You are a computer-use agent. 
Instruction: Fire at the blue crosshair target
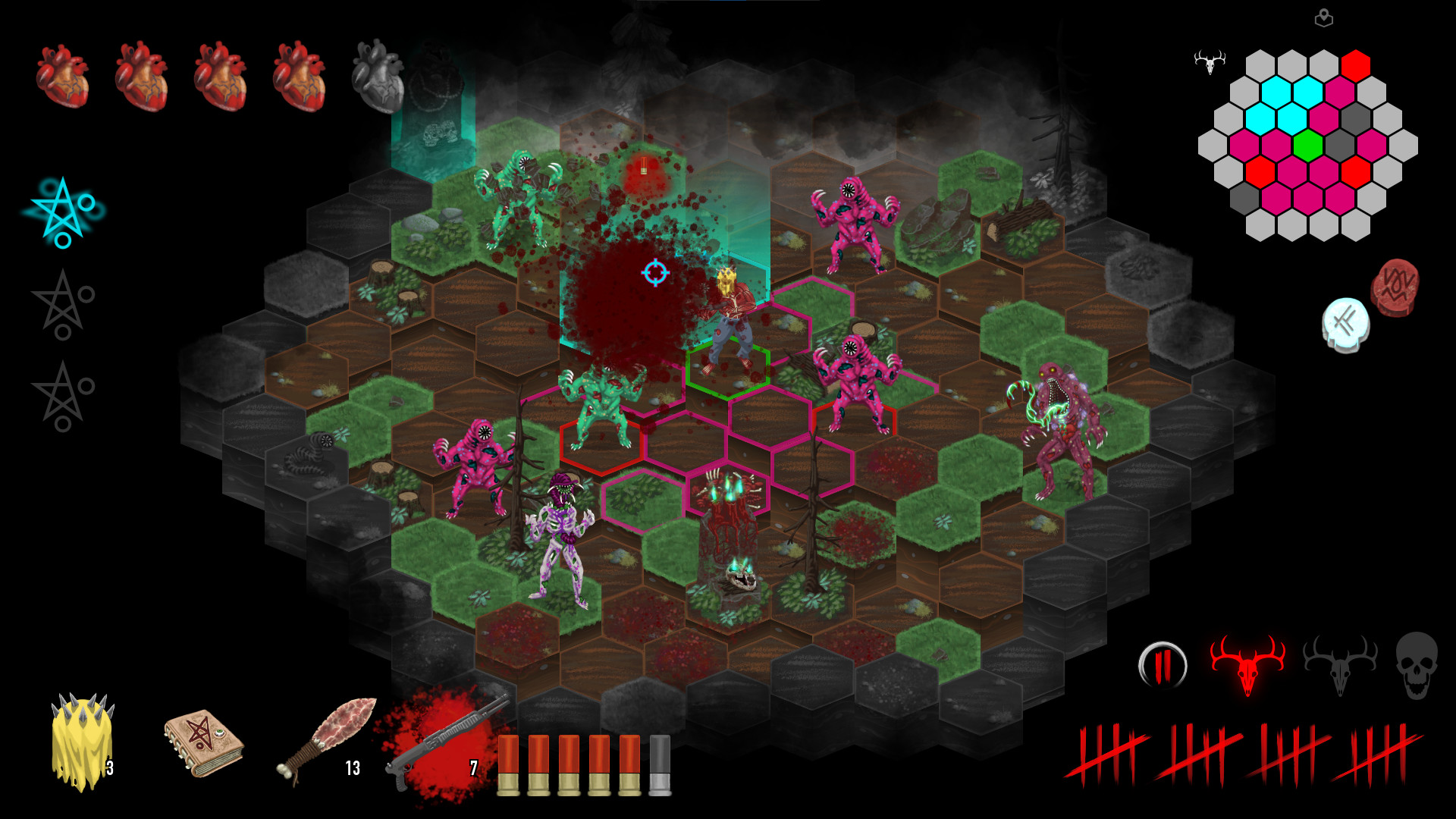coord(654,274)
